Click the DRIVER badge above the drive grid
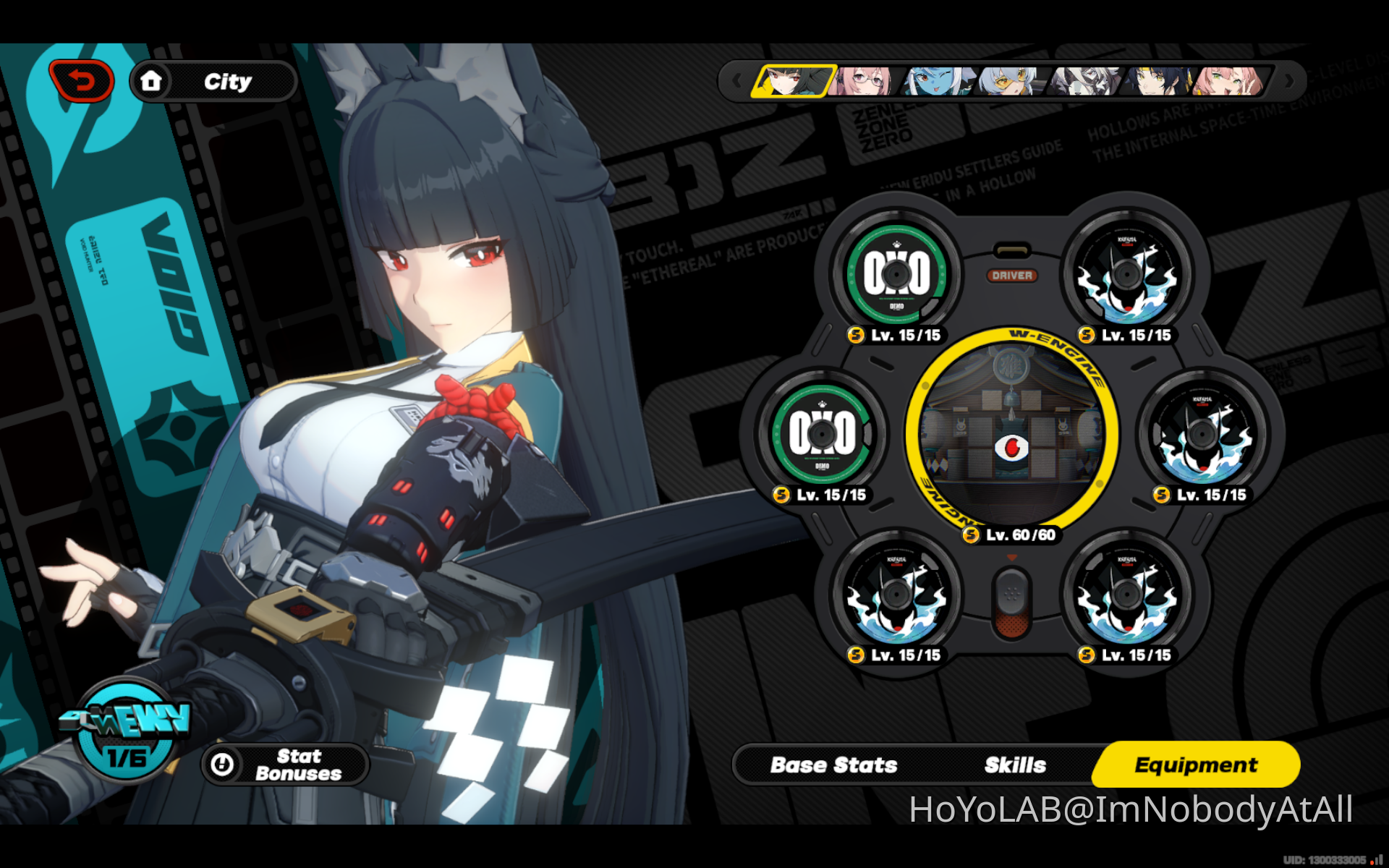The height and width of the screenshot is (868, 1389). pos(1013,275)
